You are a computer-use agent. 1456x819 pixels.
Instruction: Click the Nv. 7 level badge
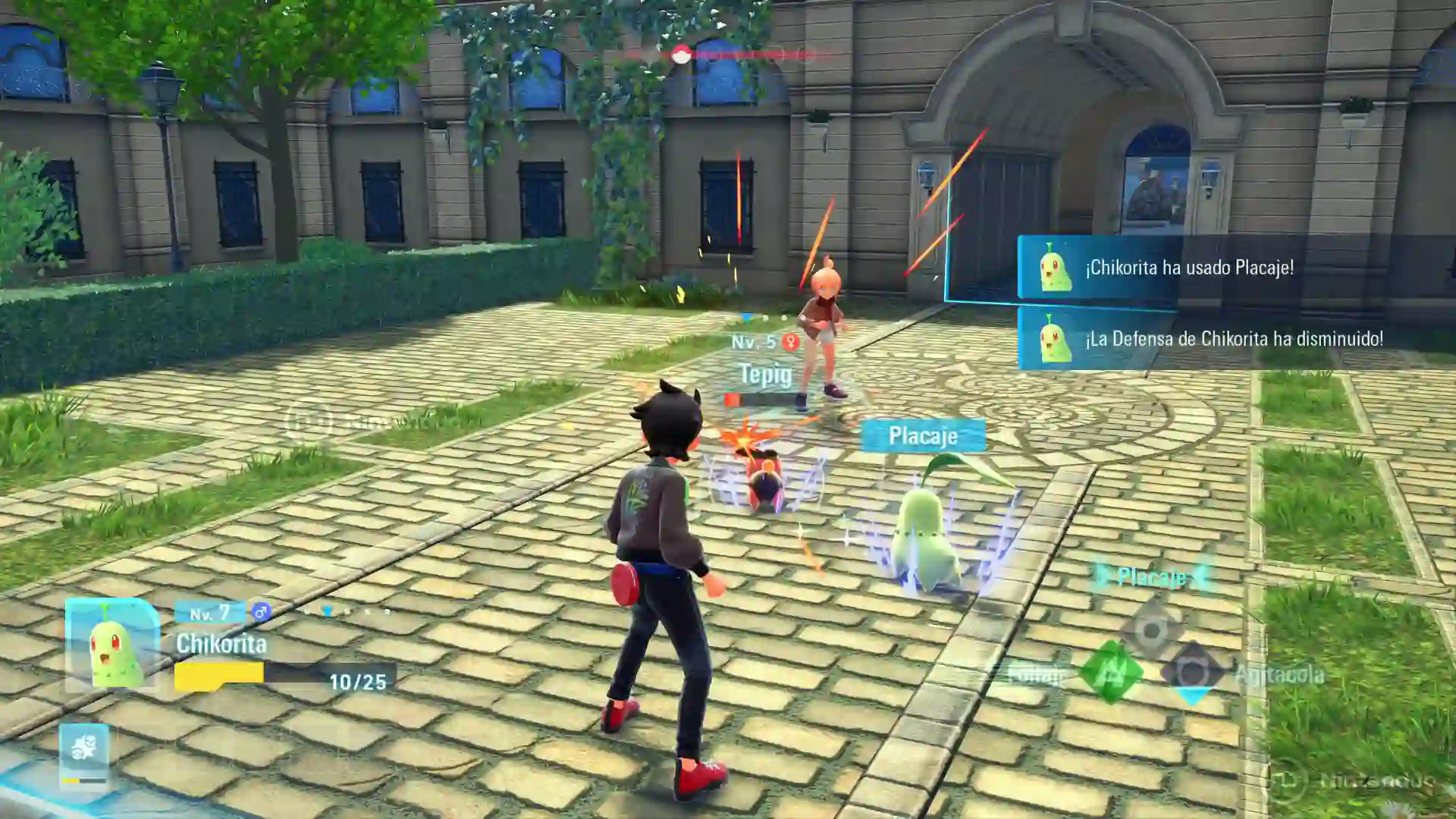(x=209, y=611)
